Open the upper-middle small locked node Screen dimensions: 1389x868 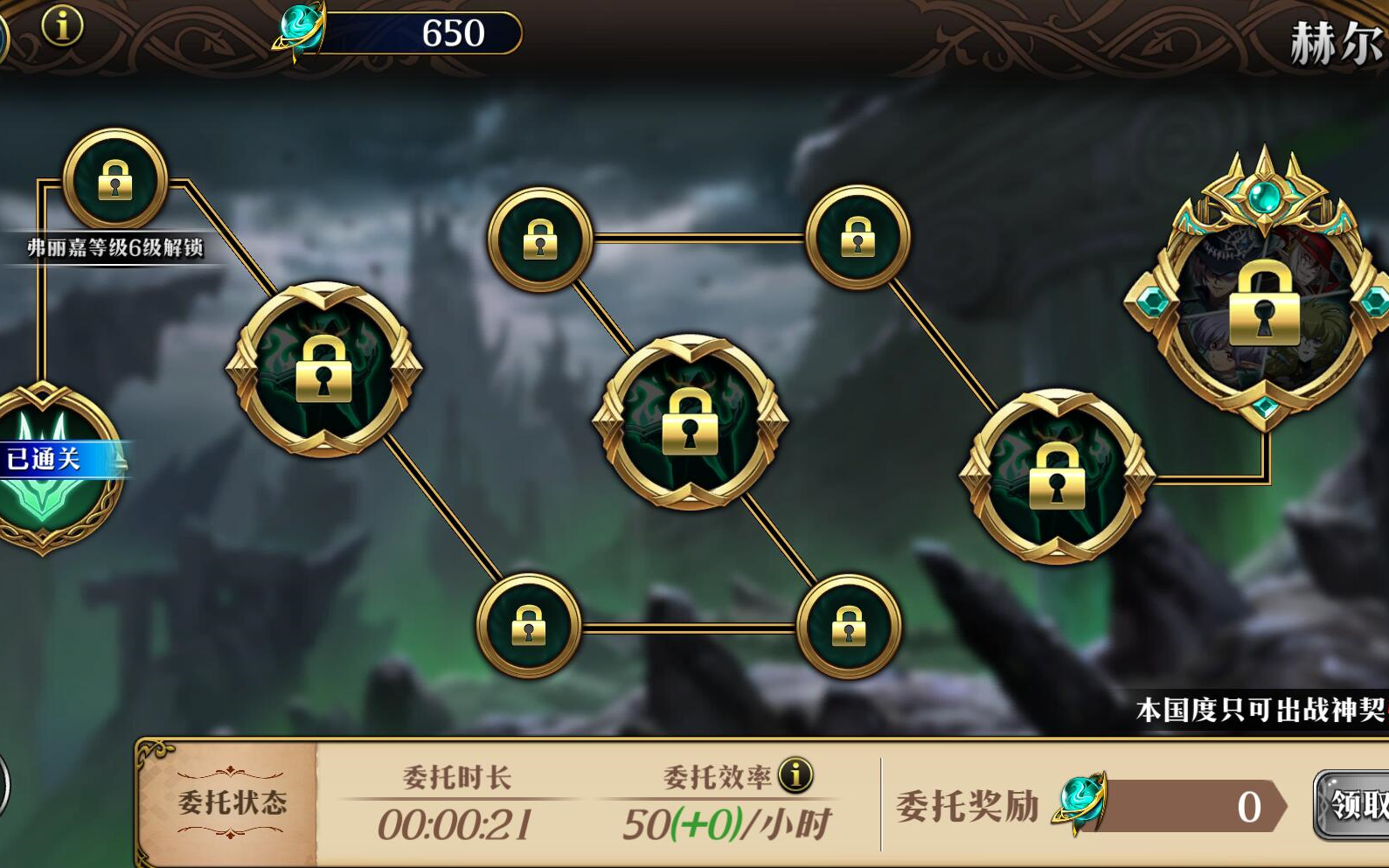click(540, 240)
